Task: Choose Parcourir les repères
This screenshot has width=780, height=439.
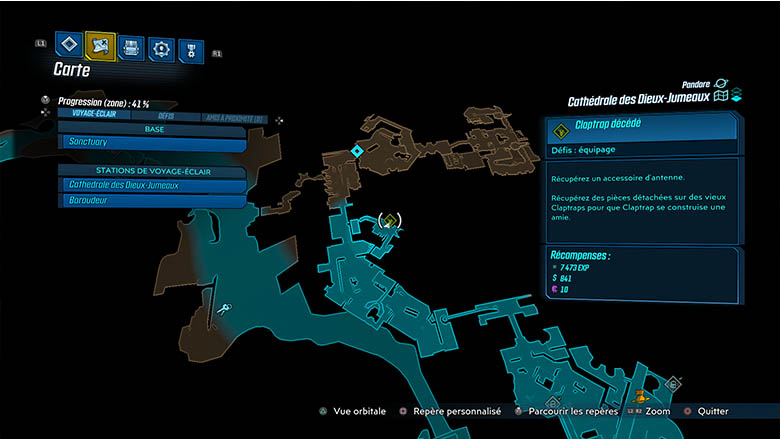Action: point(565,411)
